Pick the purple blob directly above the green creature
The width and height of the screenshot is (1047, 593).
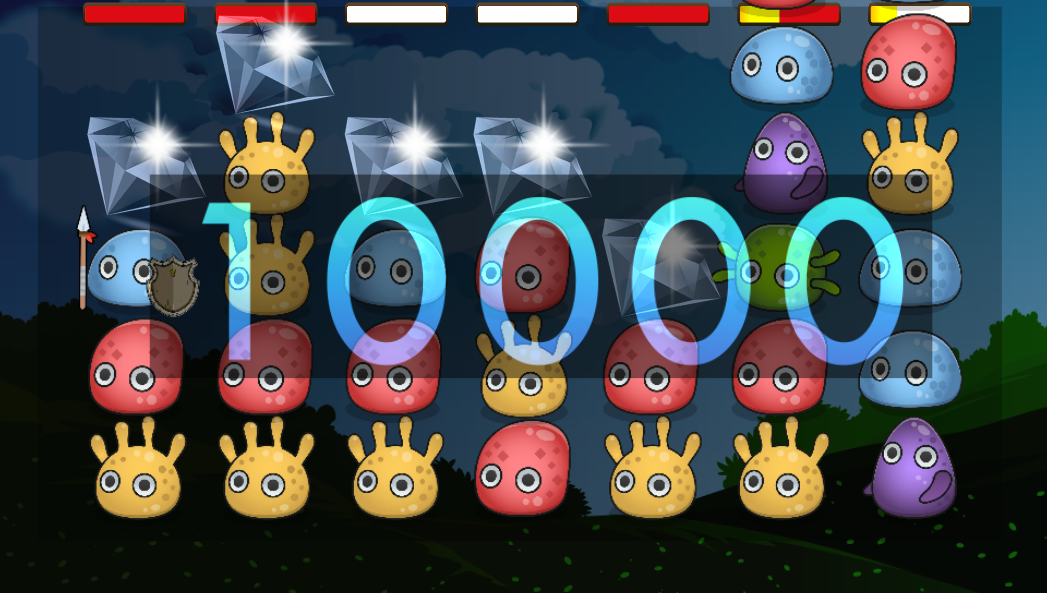coord(784,164)
